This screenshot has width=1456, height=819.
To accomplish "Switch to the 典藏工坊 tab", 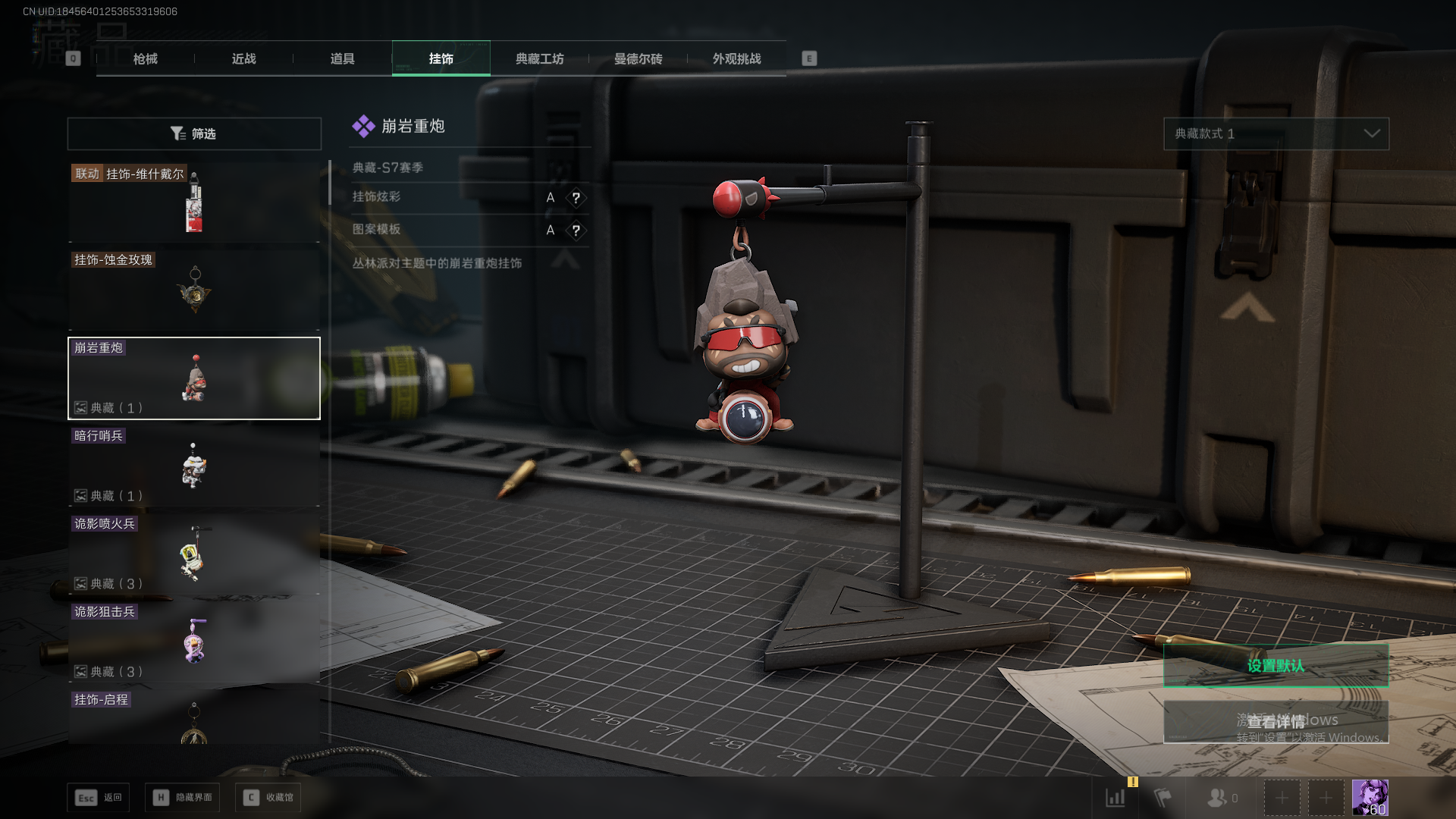I will point(539,58).
